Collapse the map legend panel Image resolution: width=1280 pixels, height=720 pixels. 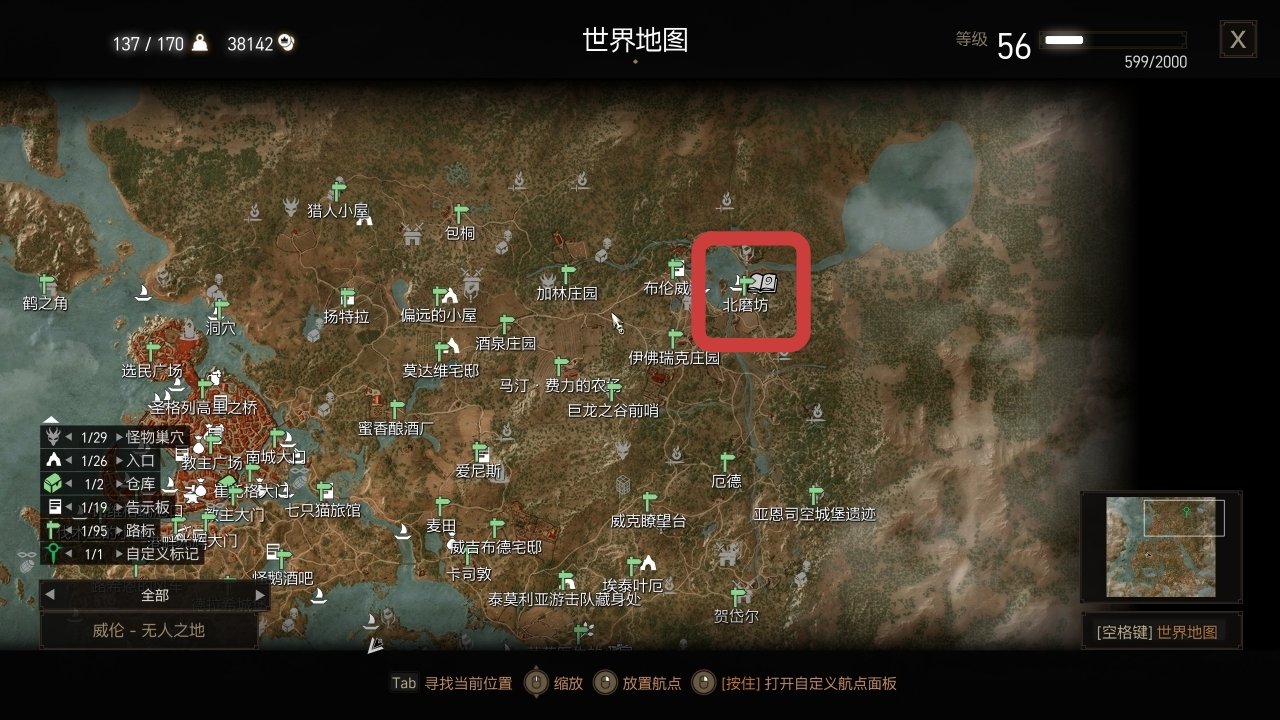(50, 420)
